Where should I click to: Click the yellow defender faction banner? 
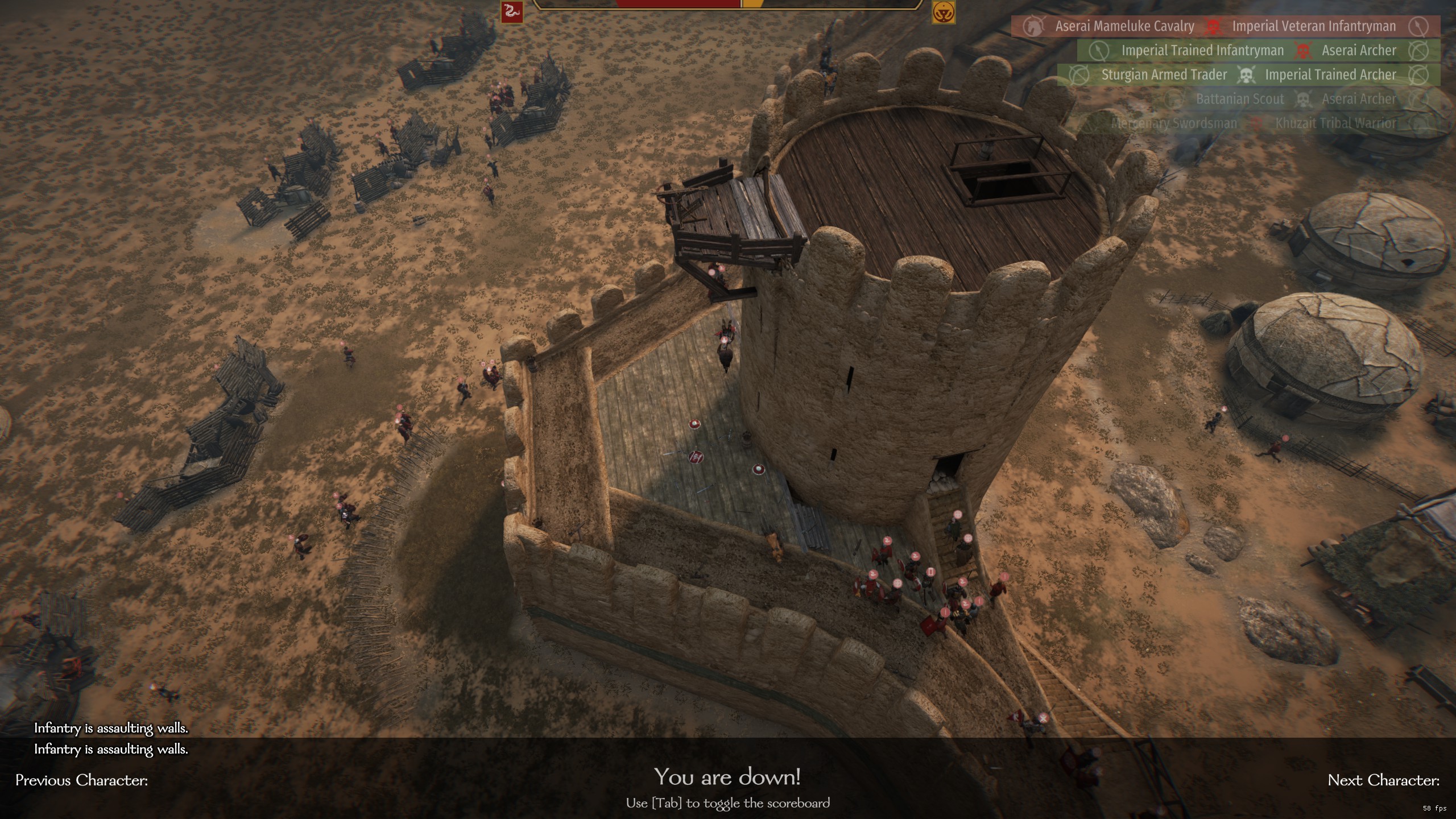click(943, 13)
